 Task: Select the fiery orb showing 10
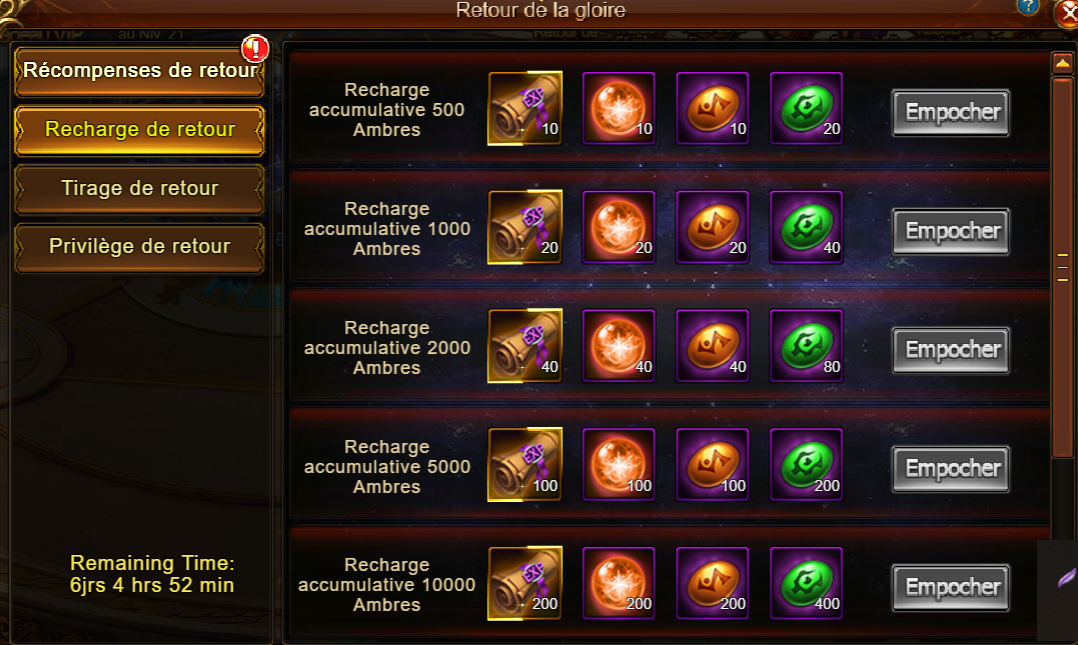click(x=618, y=108)
